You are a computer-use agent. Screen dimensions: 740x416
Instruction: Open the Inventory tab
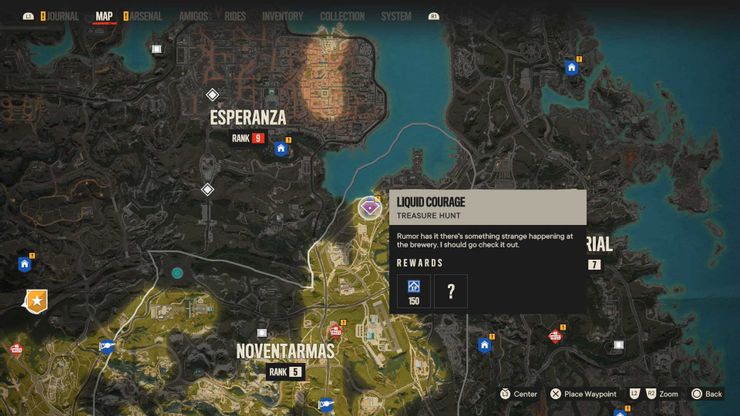click(x=282, y=17)
